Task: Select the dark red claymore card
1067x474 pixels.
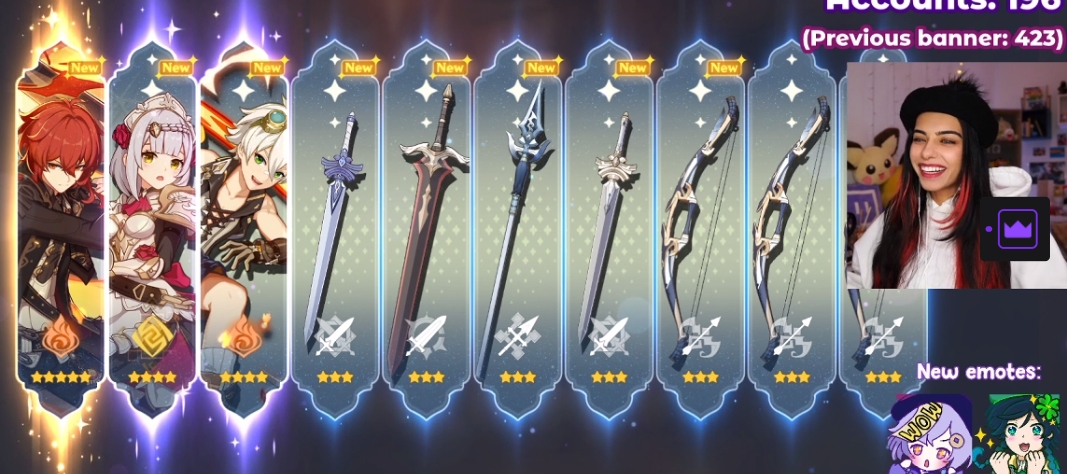Action: [x=426, y=230]
